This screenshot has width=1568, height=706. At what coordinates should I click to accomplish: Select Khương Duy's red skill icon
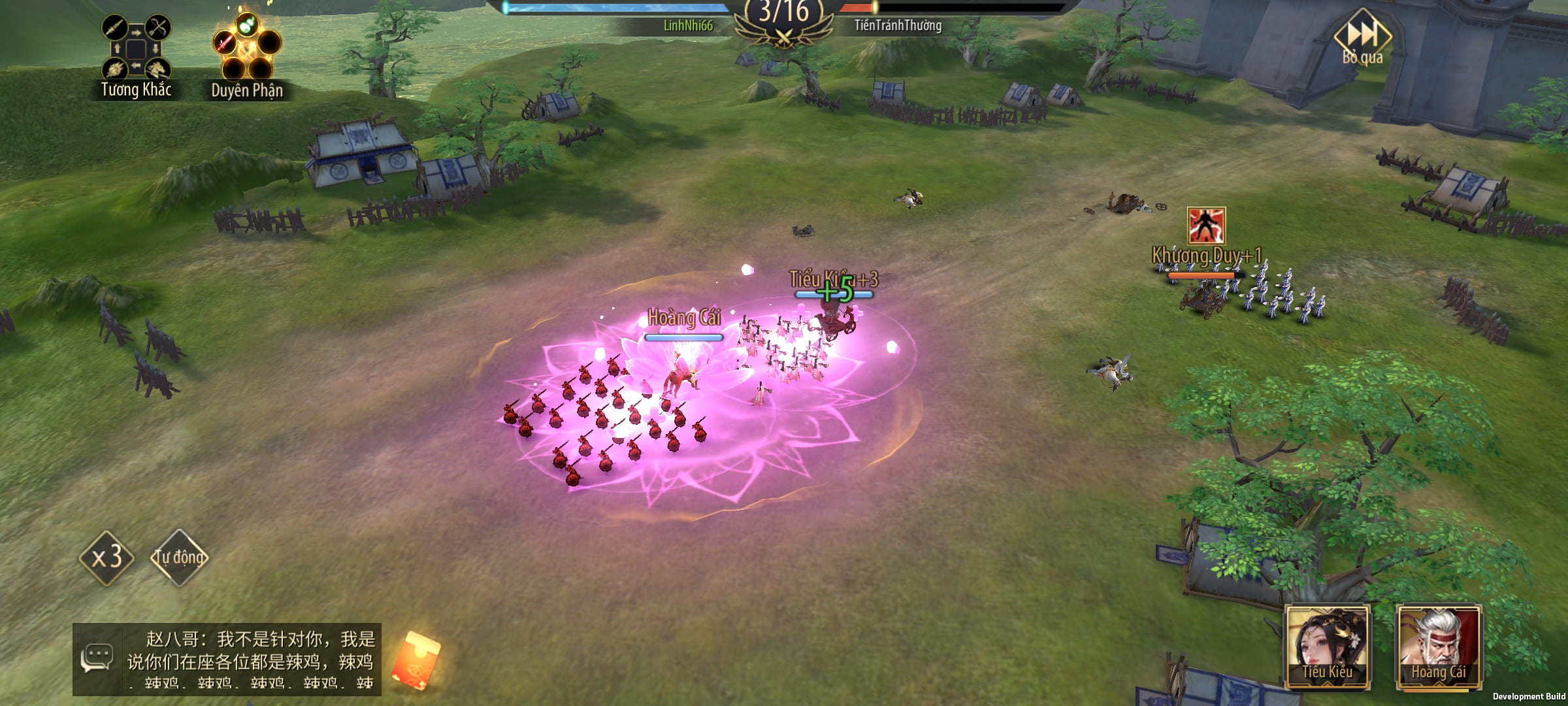coord(1206,226)
